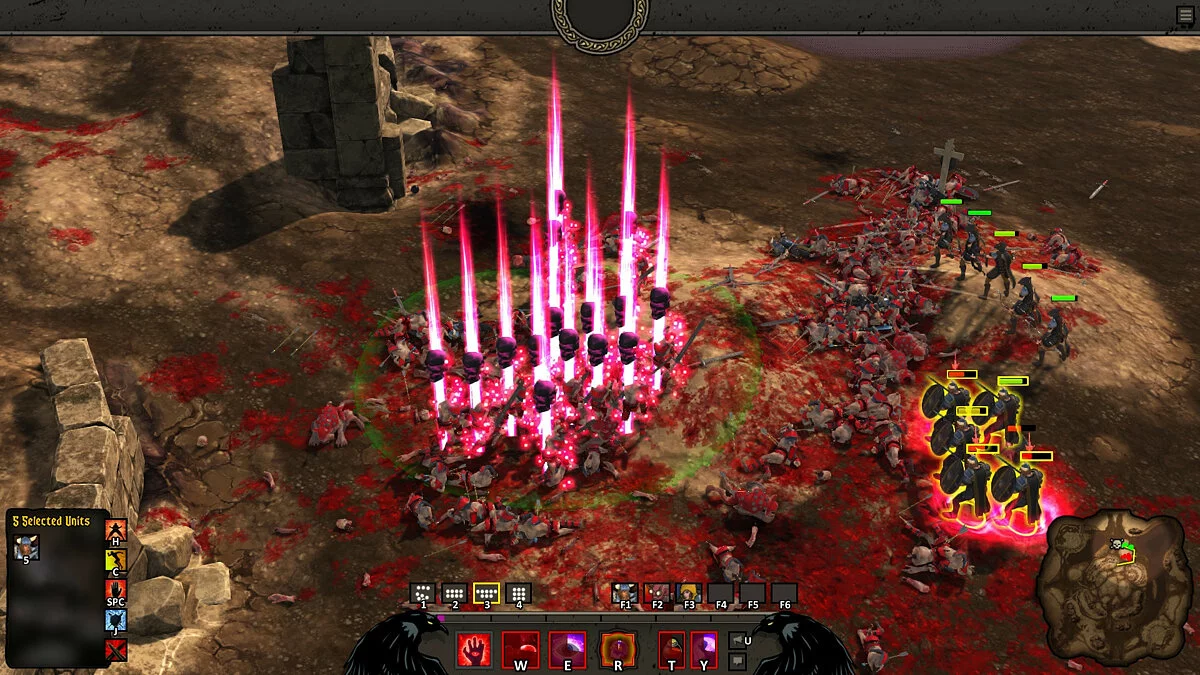
Task: Activate the H hold stance command
Action: [116, 532]
